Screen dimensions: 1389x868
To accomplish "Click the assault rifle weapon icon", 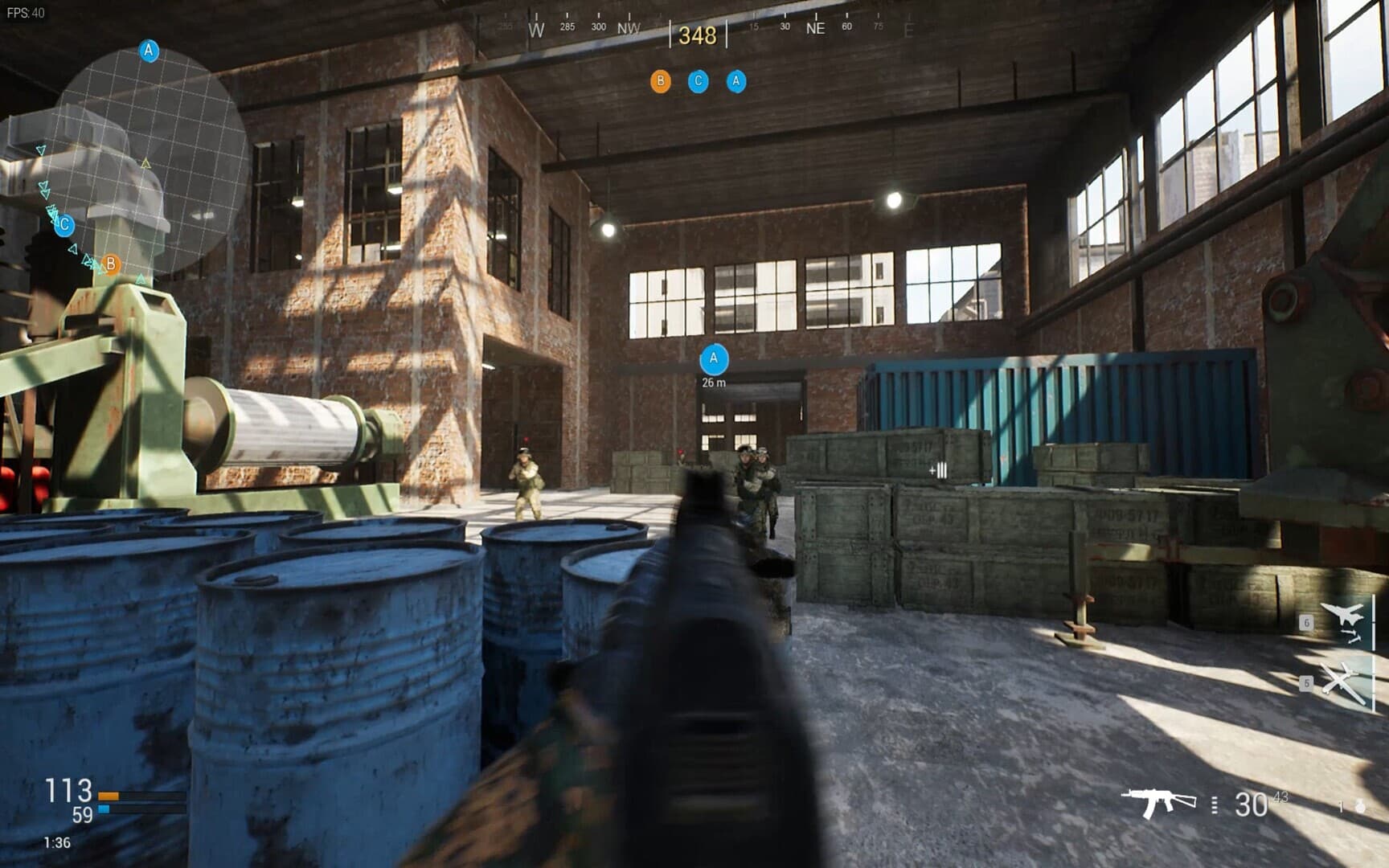I will tap(1157, 801).
